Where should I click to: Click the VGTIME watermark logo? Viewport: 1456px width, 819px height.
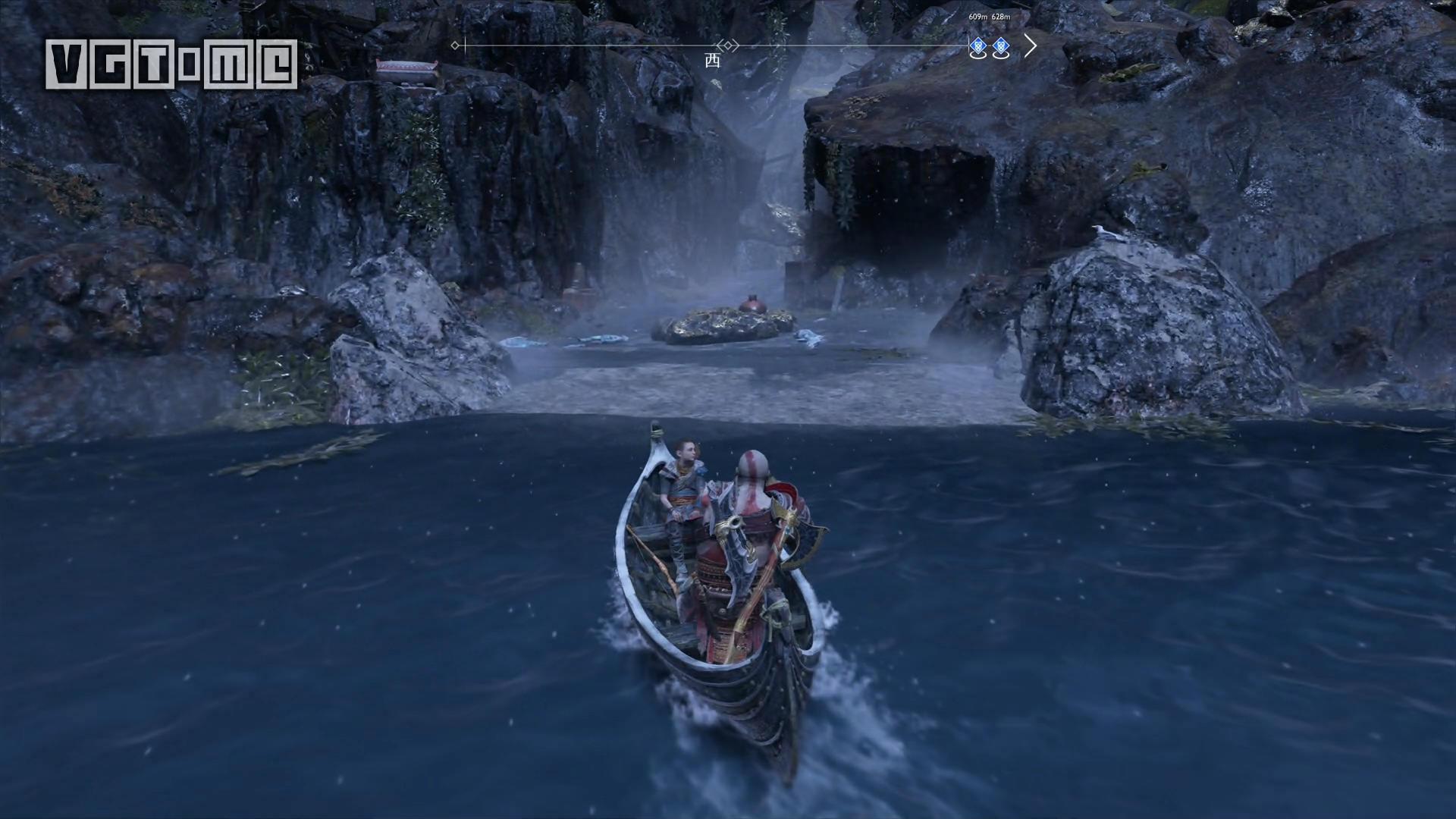click(x=171, y=64)
